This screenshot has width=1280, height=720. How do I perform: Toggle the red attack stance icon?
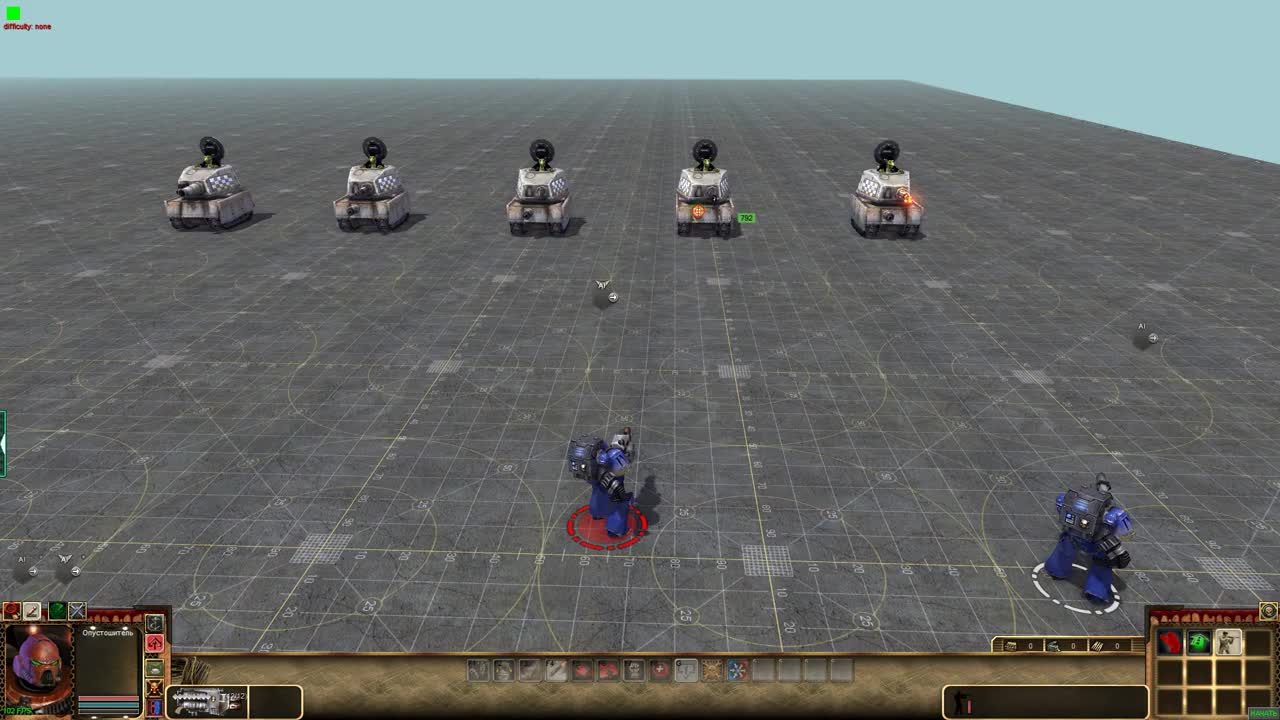[x=10, y=610]
